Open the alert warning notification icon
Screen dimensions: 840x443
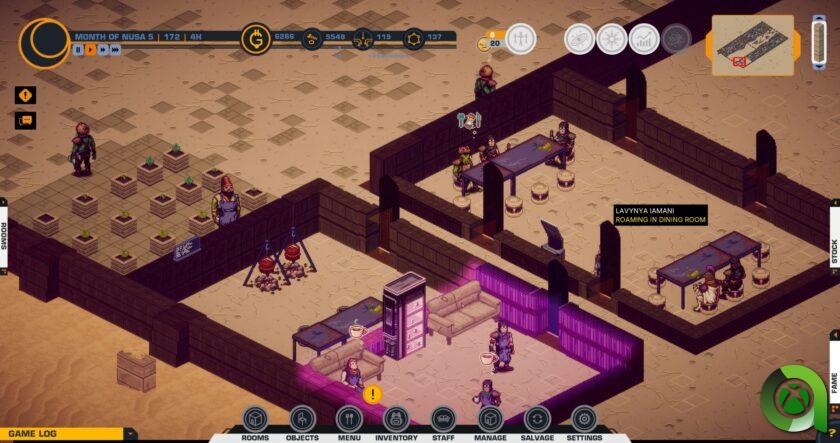25,96
